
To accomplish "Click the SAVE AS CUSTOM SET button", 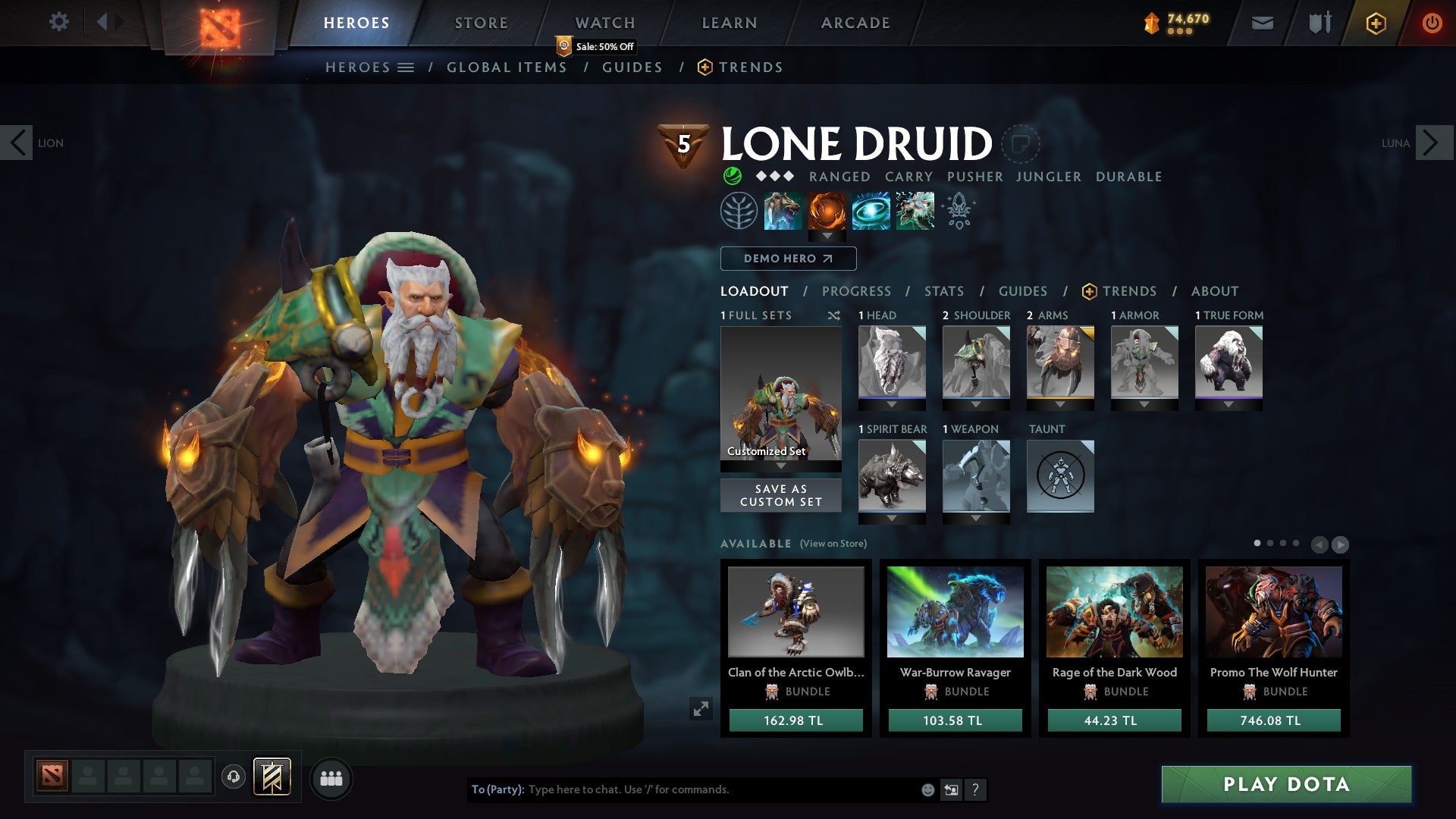I will point(780,495).
